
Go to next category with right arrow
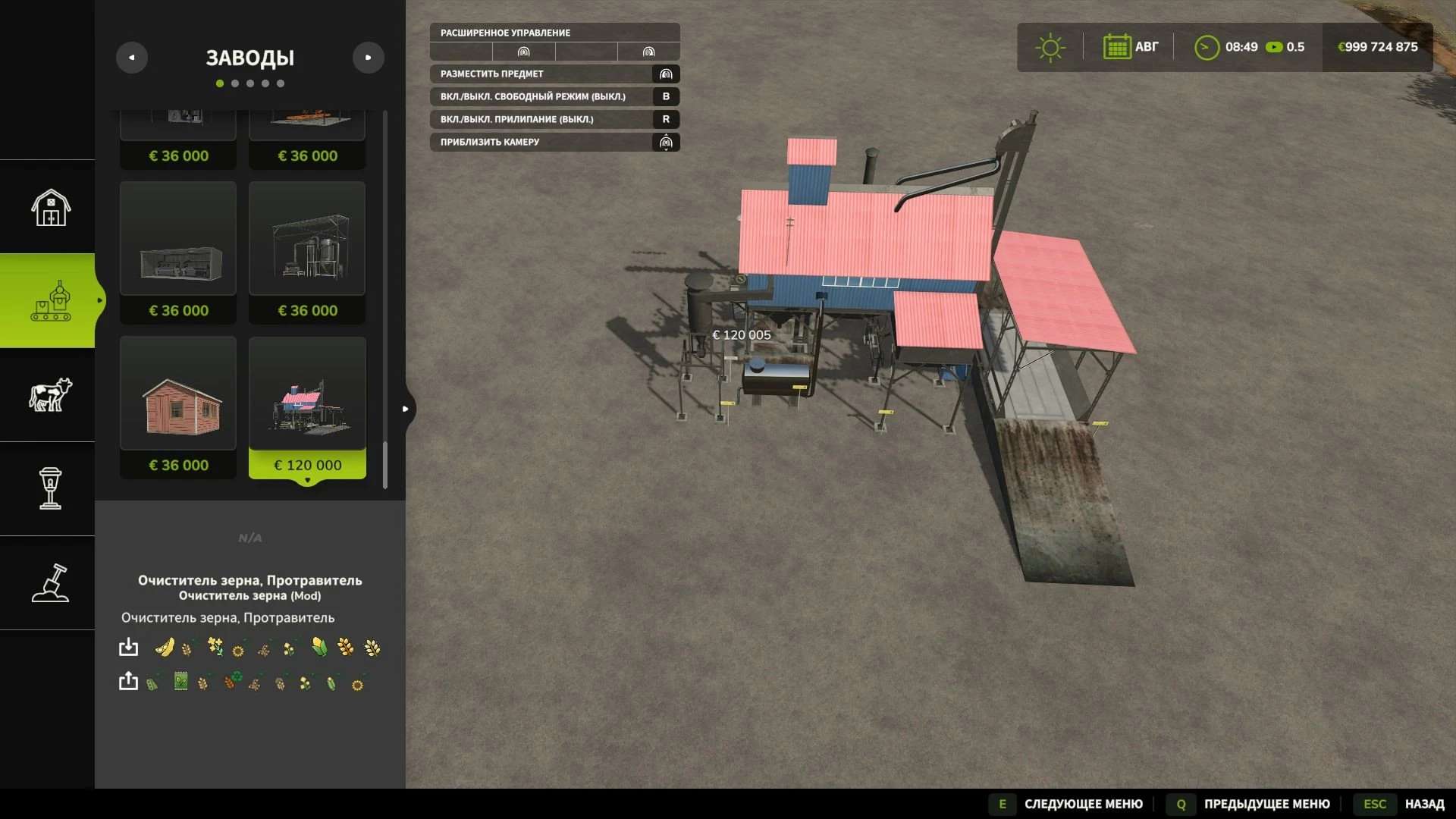(369, 58)
